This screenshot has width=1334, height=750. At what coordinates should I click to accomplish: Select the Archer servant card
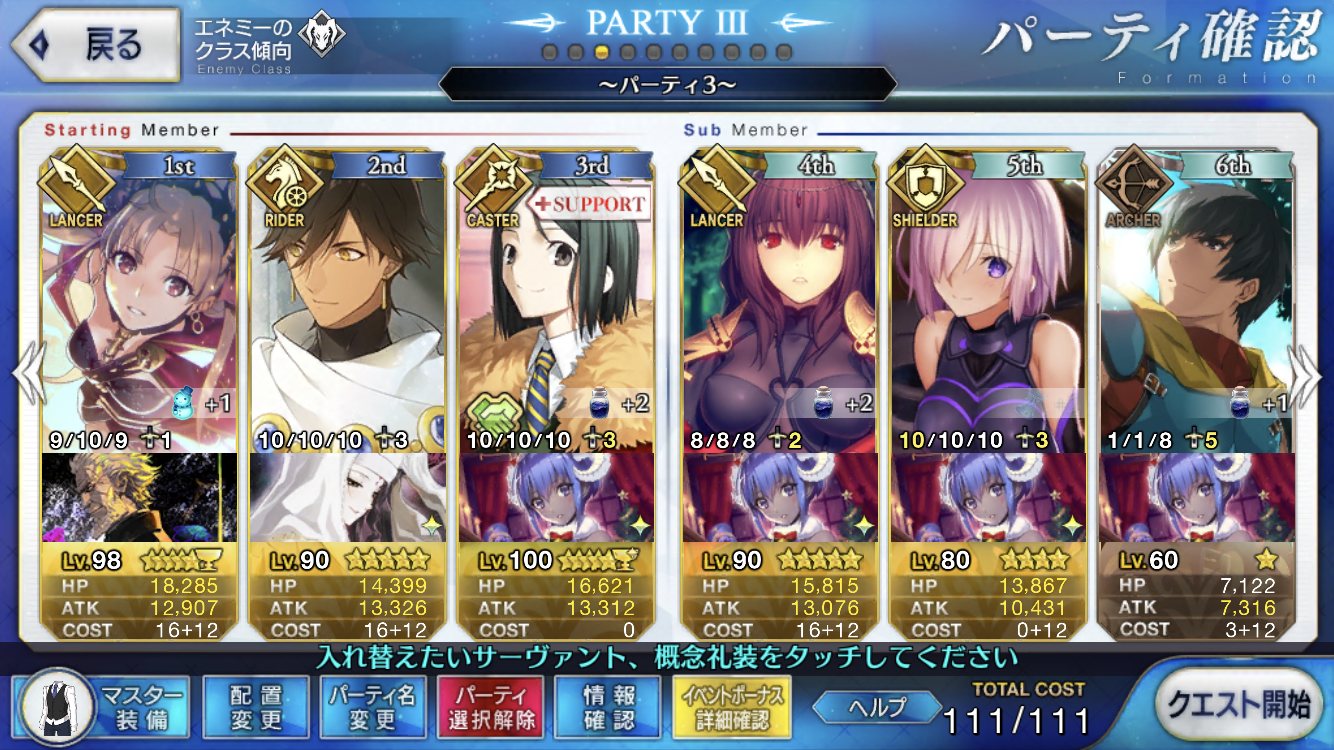tap(1196, 300)
